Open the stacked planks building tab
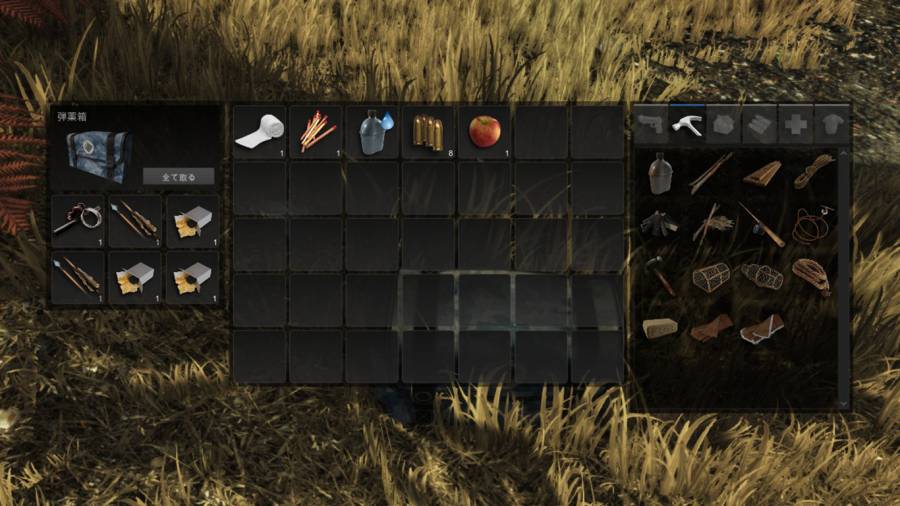This screenshot has height=506, width=900. 760,123
